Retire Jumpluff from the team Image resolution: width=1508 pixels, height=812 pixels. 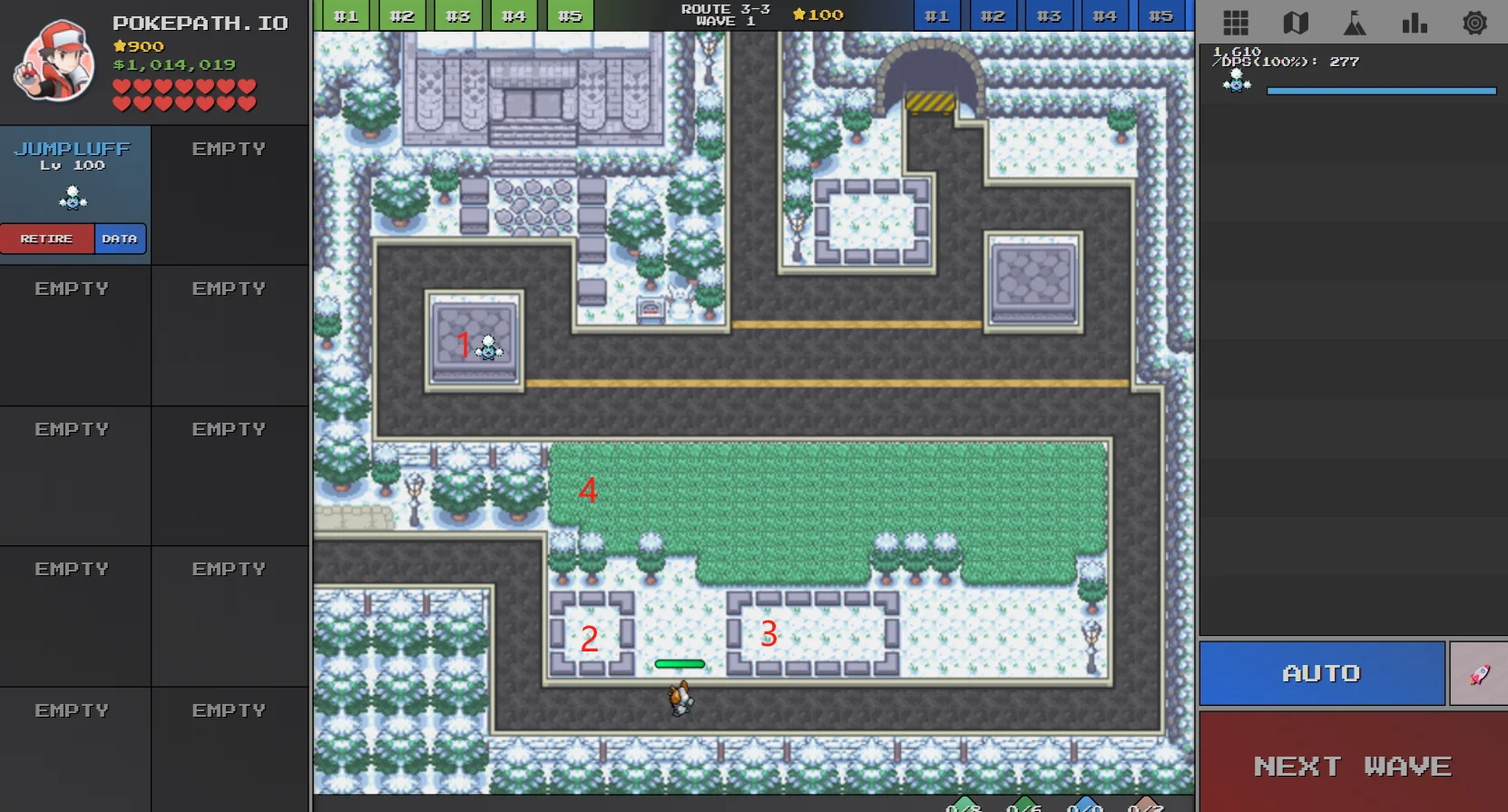click(x=47, y=239)
